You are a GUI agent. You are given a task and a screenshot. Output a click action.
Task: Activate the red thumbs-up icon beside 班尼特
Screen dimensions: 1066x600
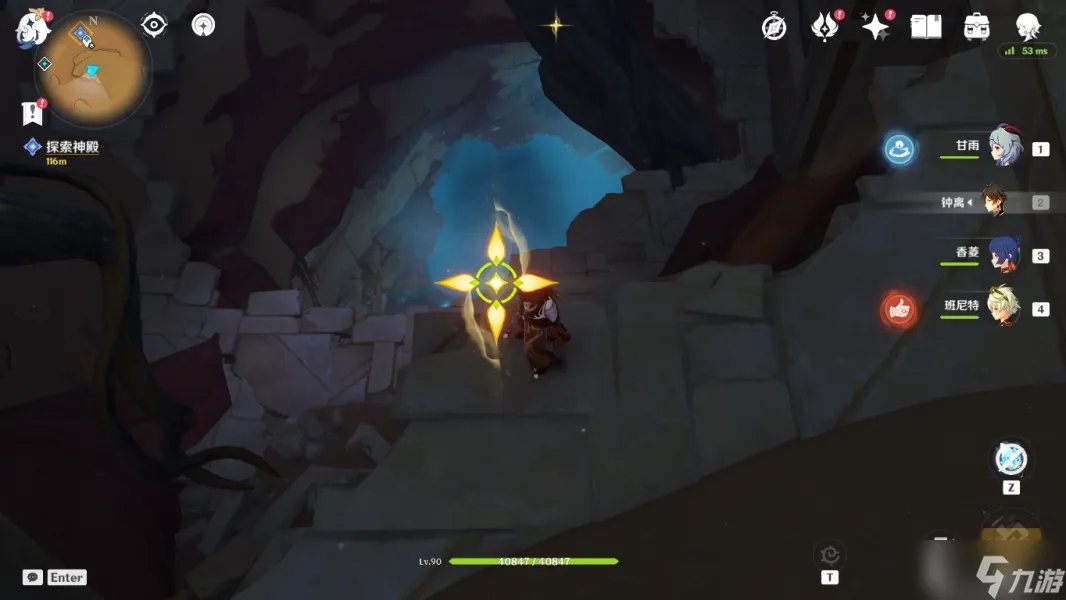[x=899, y=310]
